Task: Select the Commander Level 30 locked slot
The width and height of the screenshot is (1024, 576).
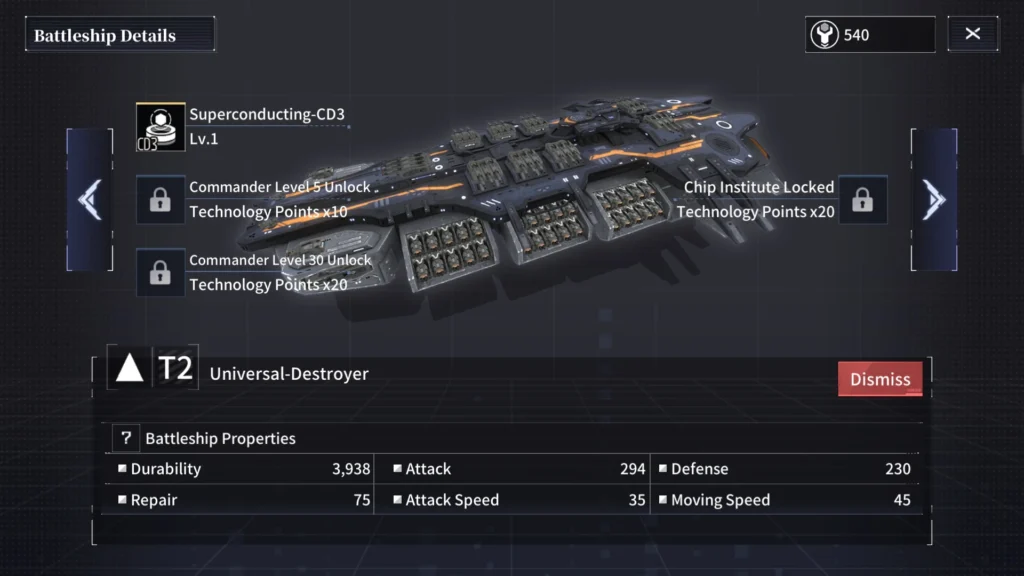Action: click(x=160, y=272)
